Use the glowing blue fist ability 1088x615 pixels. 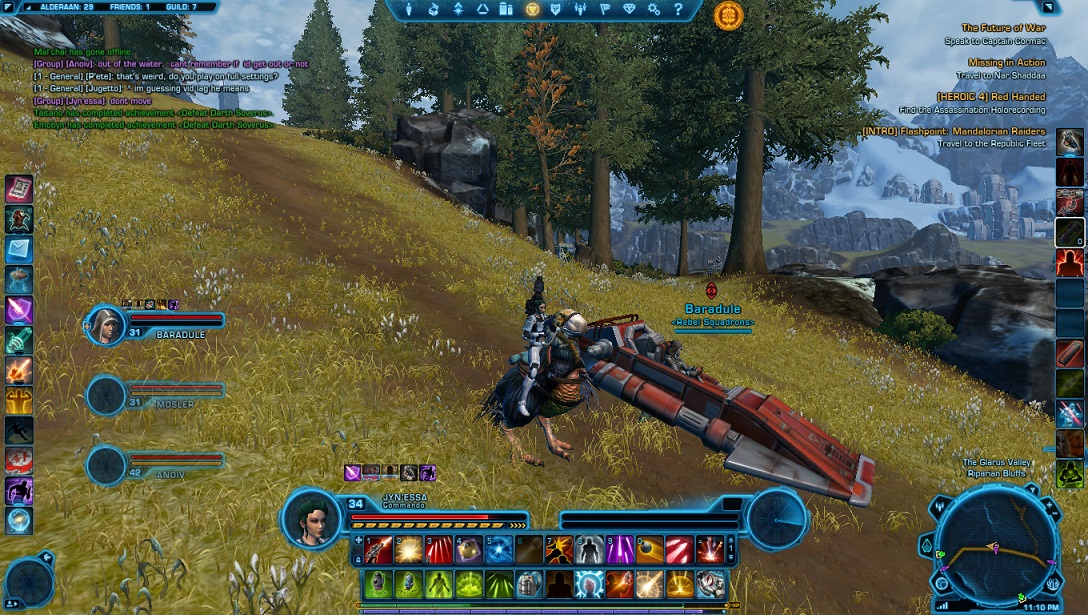[590, 583]
